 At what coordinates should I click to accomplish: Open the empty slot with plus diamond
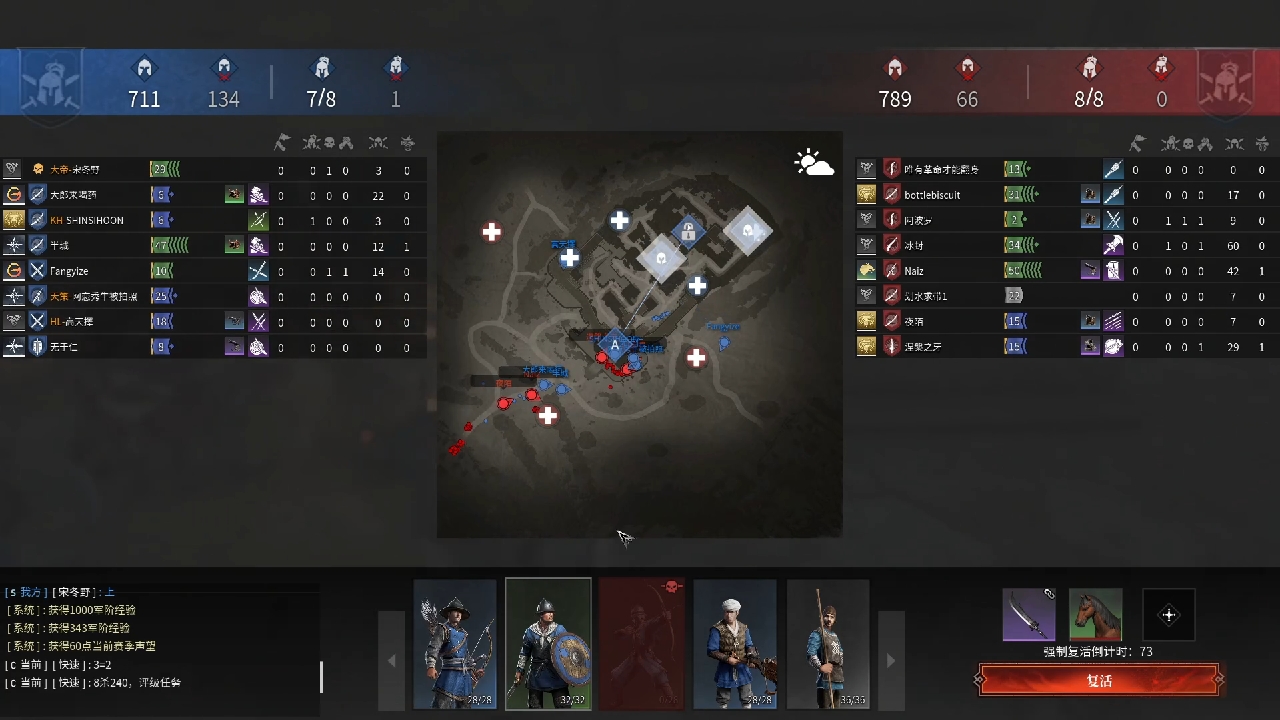click(x=1168, y=615)
